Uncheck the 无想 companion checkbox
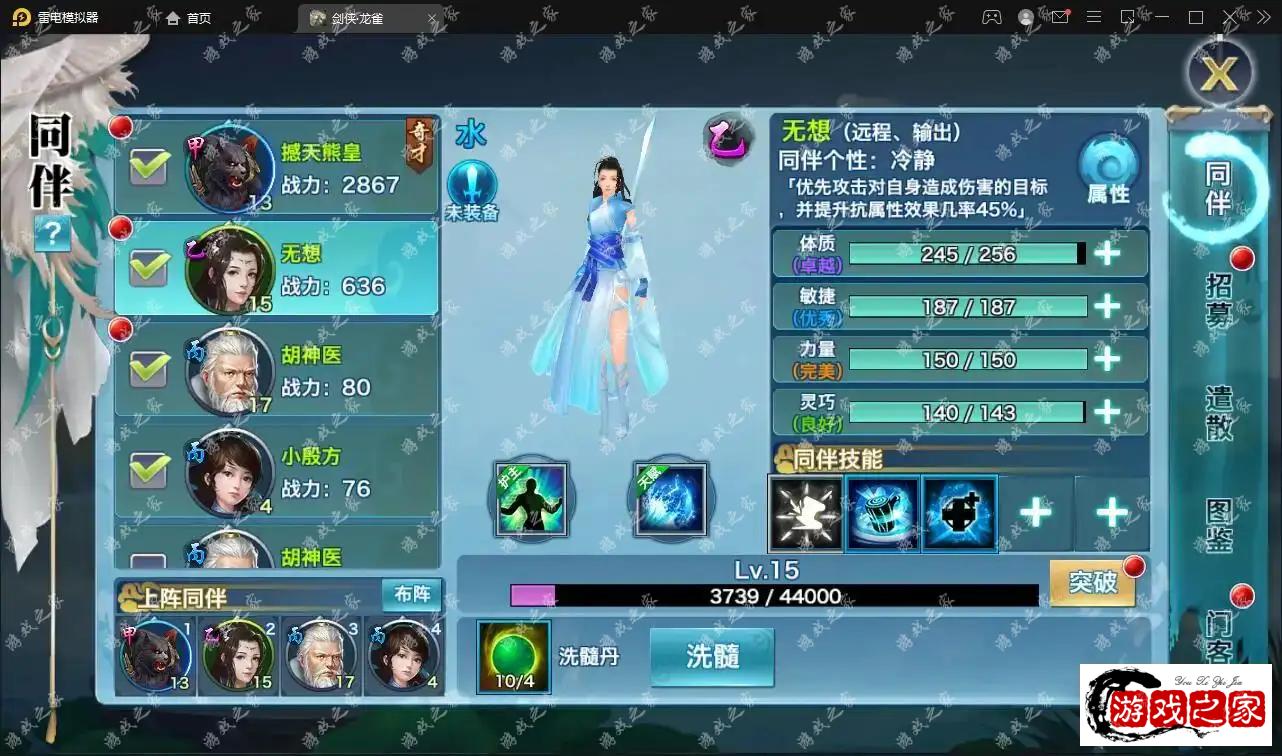This screenshot has height=756, width=1282. pos(148,268)
